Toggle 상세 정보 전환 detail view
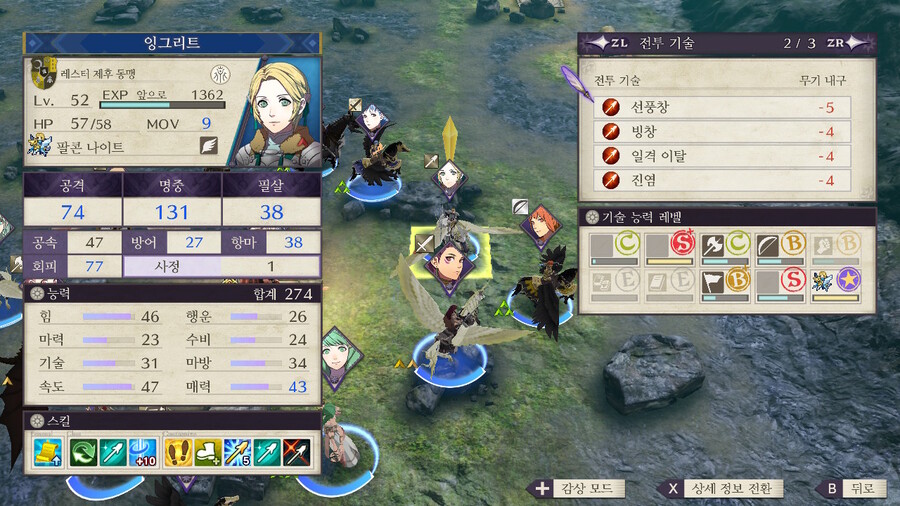Viewport: 900px width, 506px height. click(x=721, y=489)
